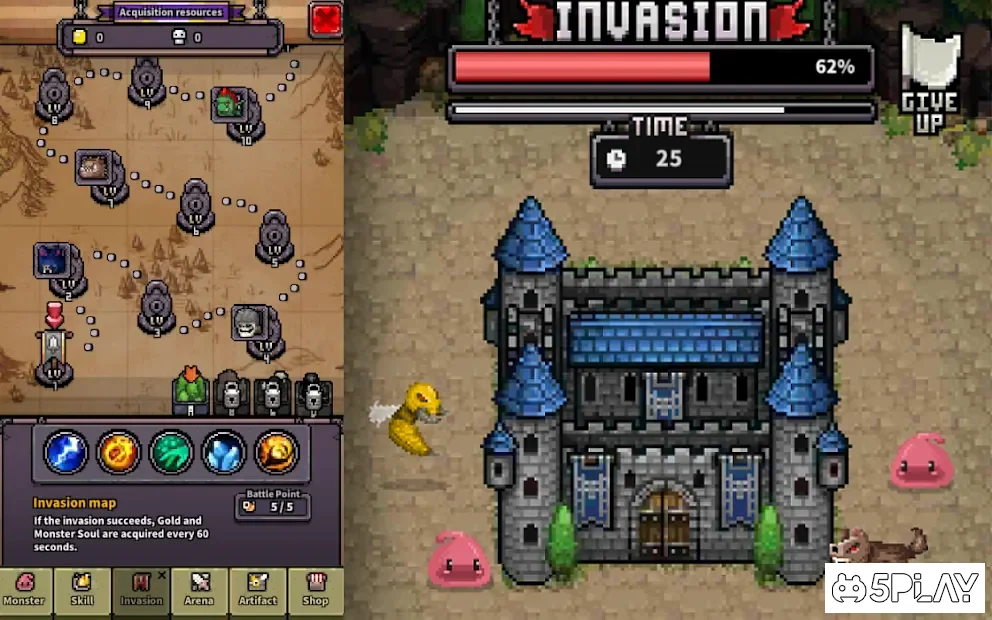Viewport: 992px width, 620px height.
Task: Pick the dark blue wolf stage node
Action: (51, 260)
